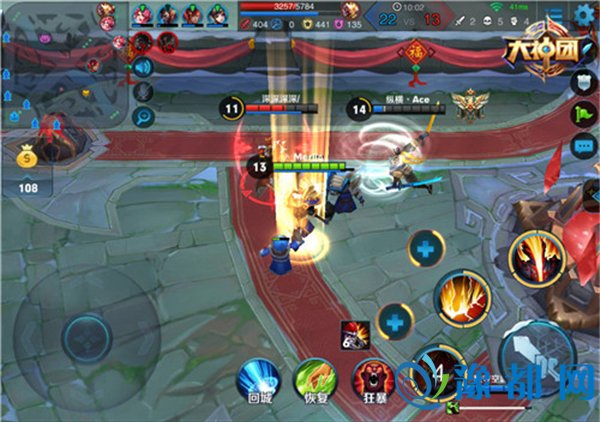
Task: Open the settings gear menu
Action: (x=585, y=13)
